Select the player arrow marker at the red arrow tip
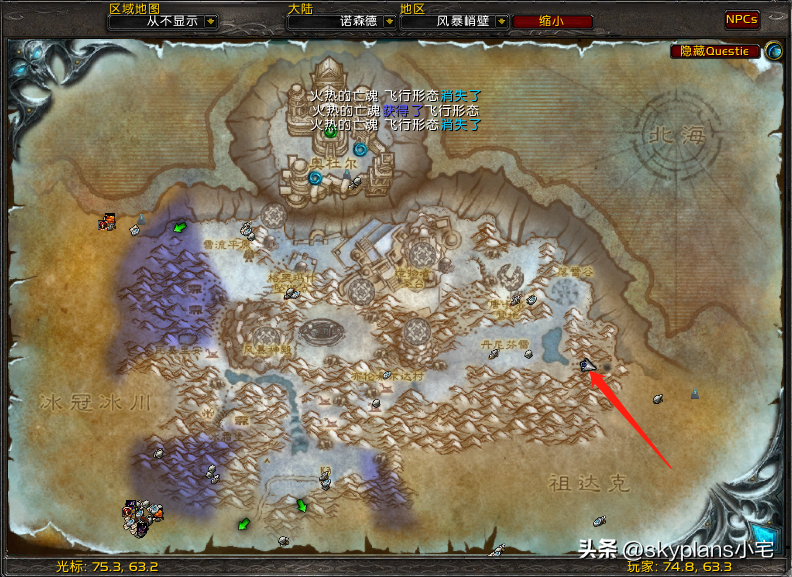The height and width of the screenshot is (577, 792). tap(587, 366)
